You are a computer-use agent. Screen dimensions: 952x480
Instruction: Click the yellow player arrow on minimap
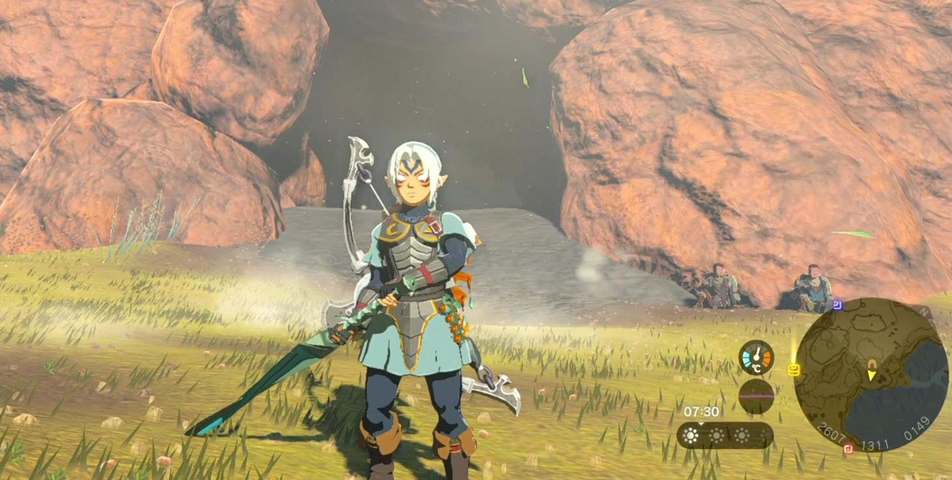(x=871, y=375)
